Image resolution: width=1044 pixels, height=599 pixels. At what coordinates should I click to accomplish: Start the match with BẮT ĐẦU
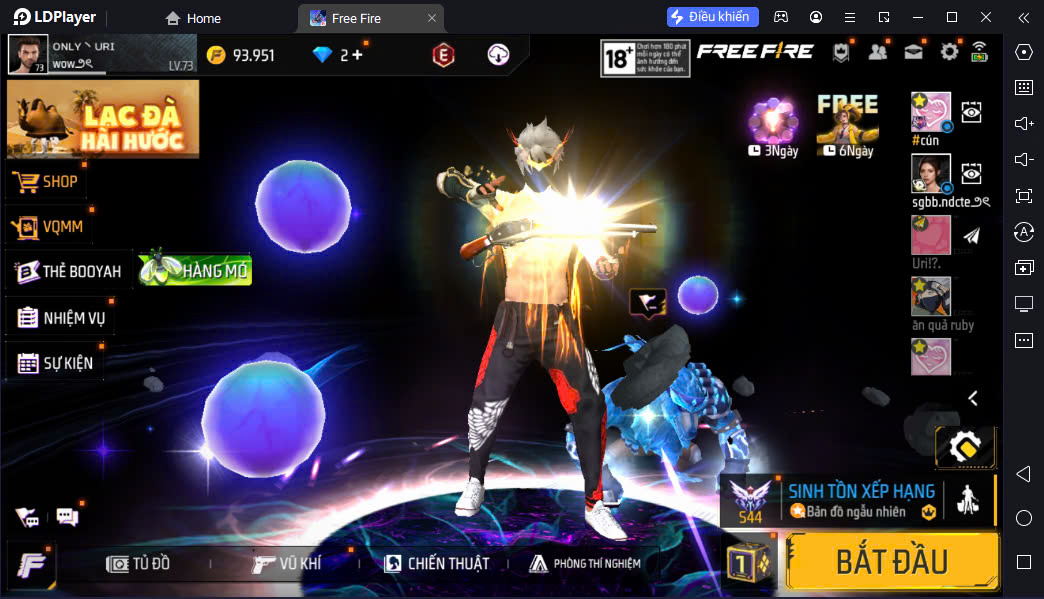coord(891,561)
